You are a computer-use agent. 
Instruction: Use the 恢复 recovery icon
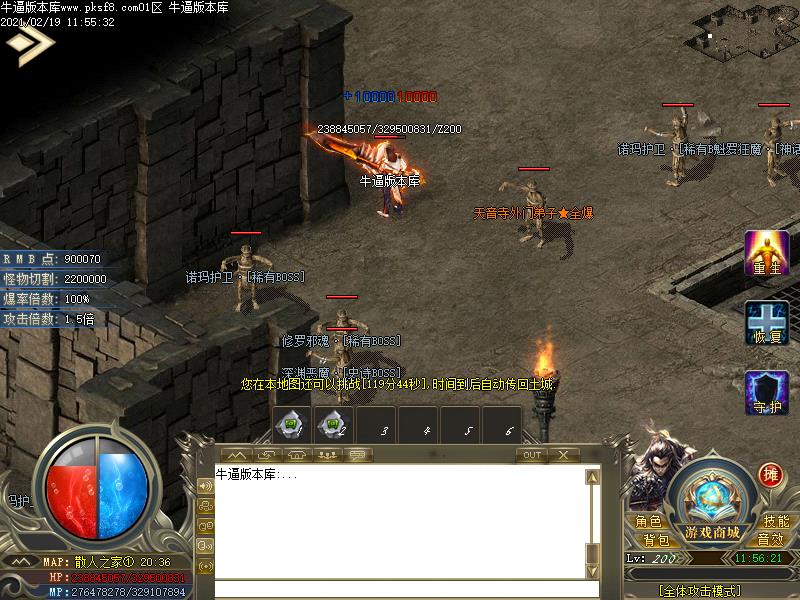pyautogui.click(x=767, y=323)
